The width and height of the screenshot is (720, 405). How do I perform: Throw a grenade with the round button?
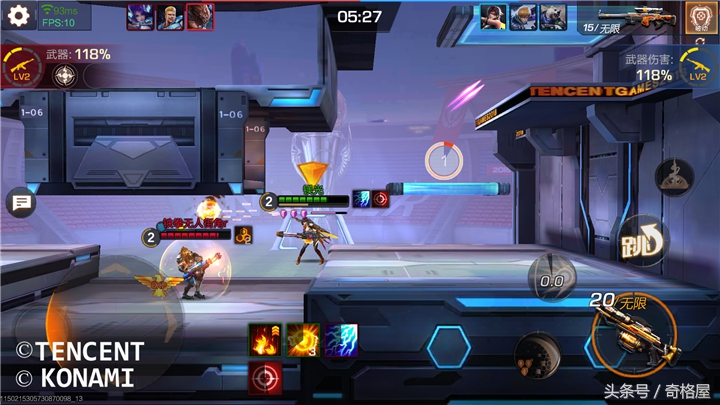pyautogui.click(x=531, y=354)
